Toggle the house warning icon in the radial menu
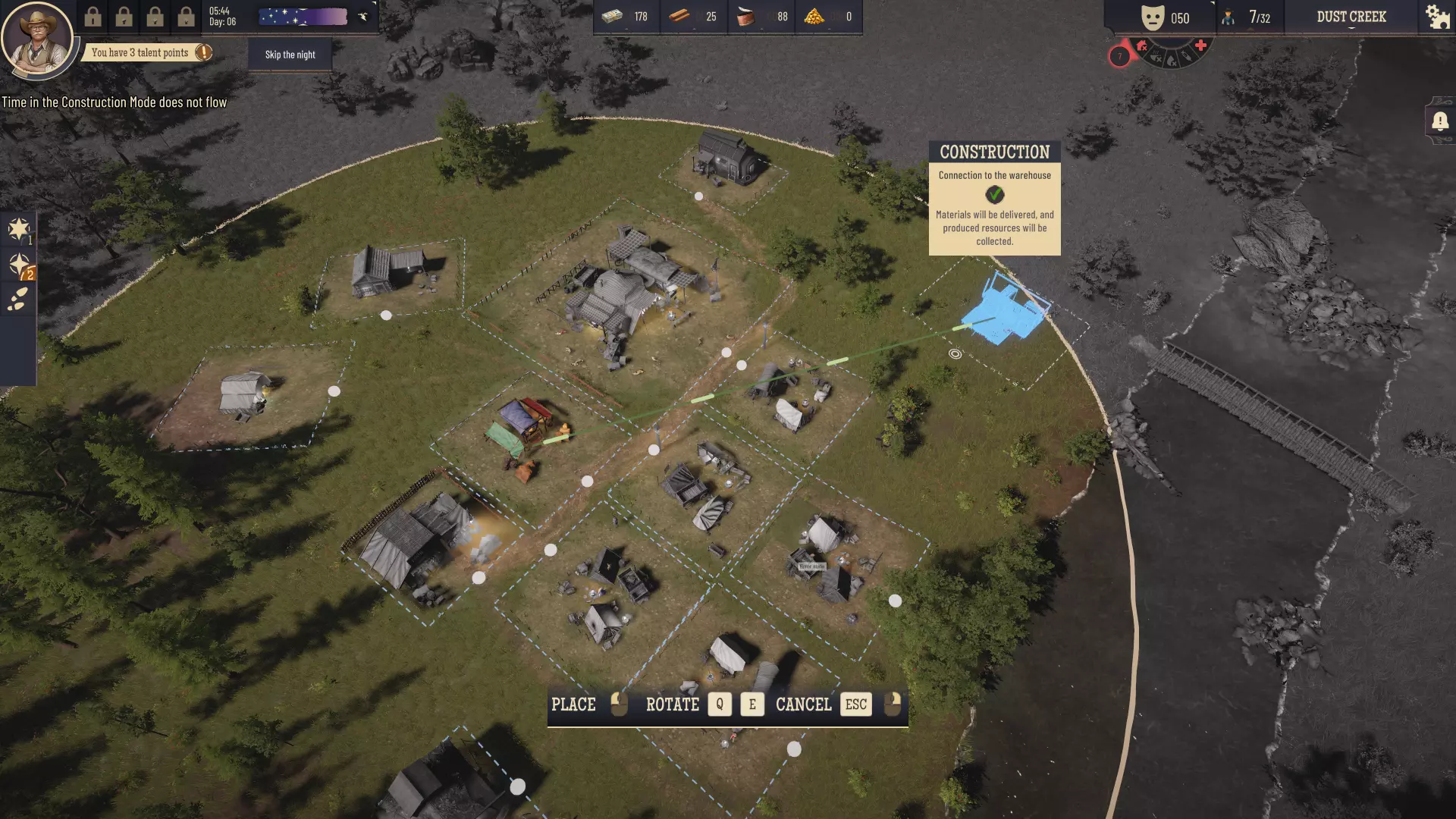The image size is (1456, 819). (1141, 45)
